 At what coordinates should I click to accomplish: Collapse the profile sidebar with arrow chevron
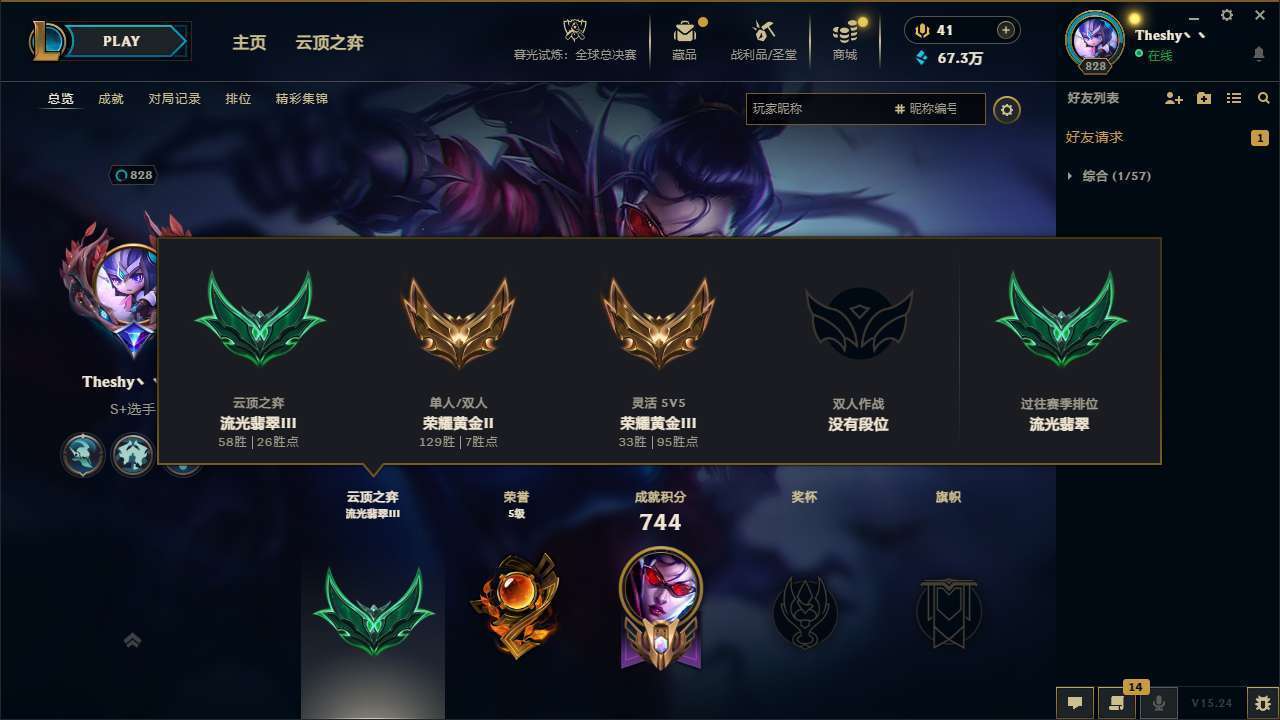pos(132,640)
